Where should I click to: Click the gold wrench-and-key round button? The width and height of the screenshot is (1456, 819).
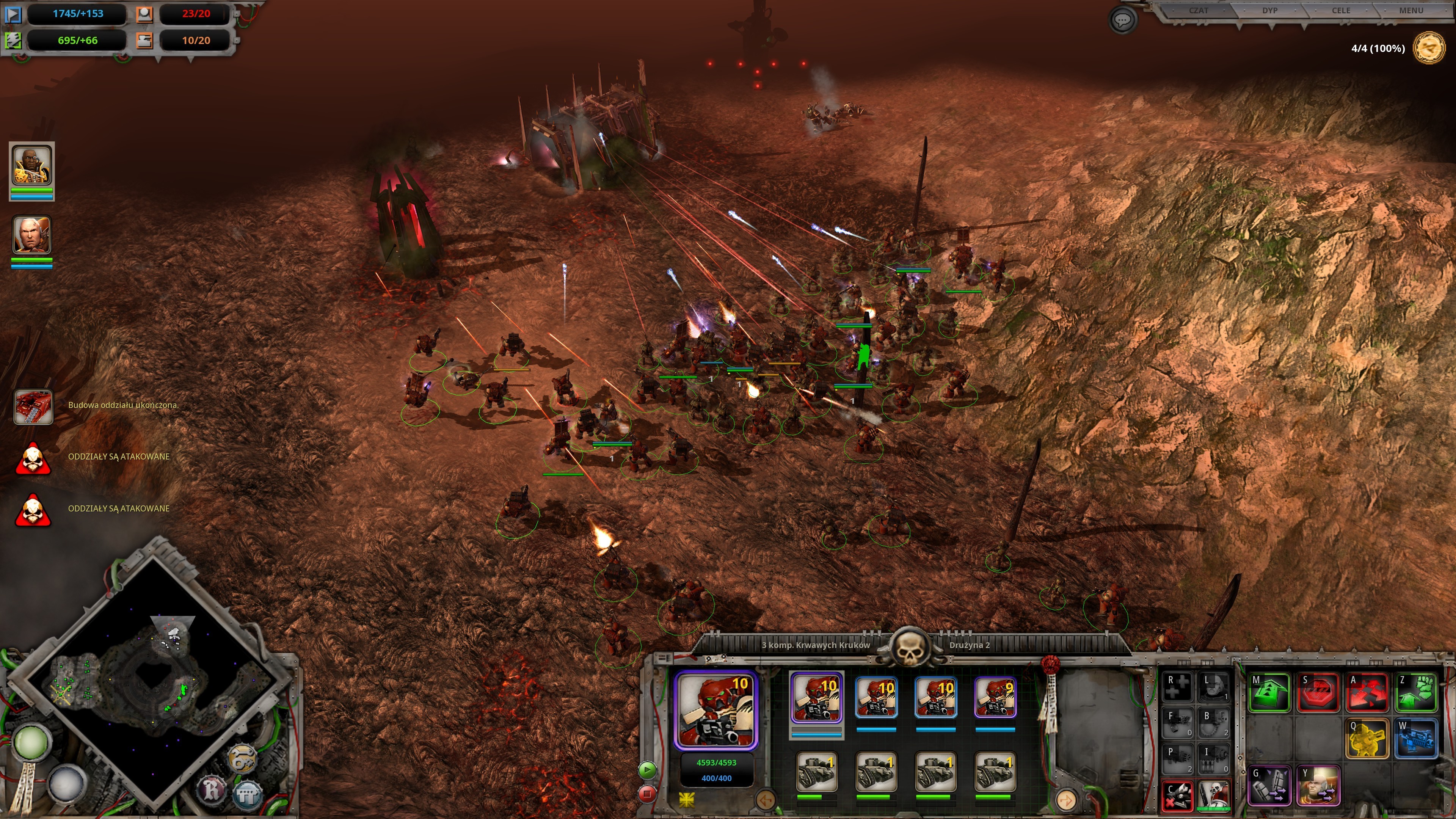click(242, 758)
